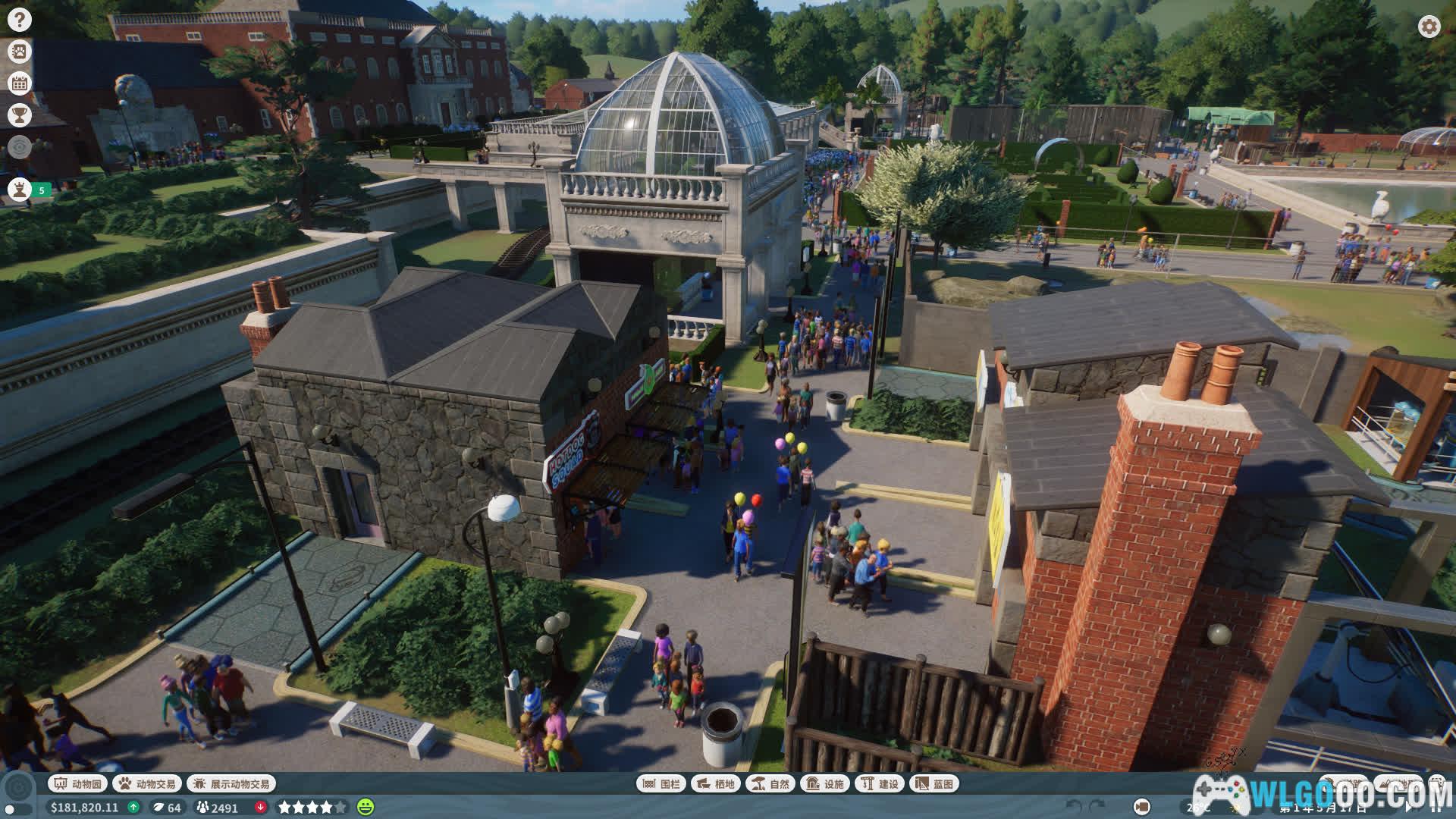
Task: Open the 建设 construction menu
Action: pos(880,783)
